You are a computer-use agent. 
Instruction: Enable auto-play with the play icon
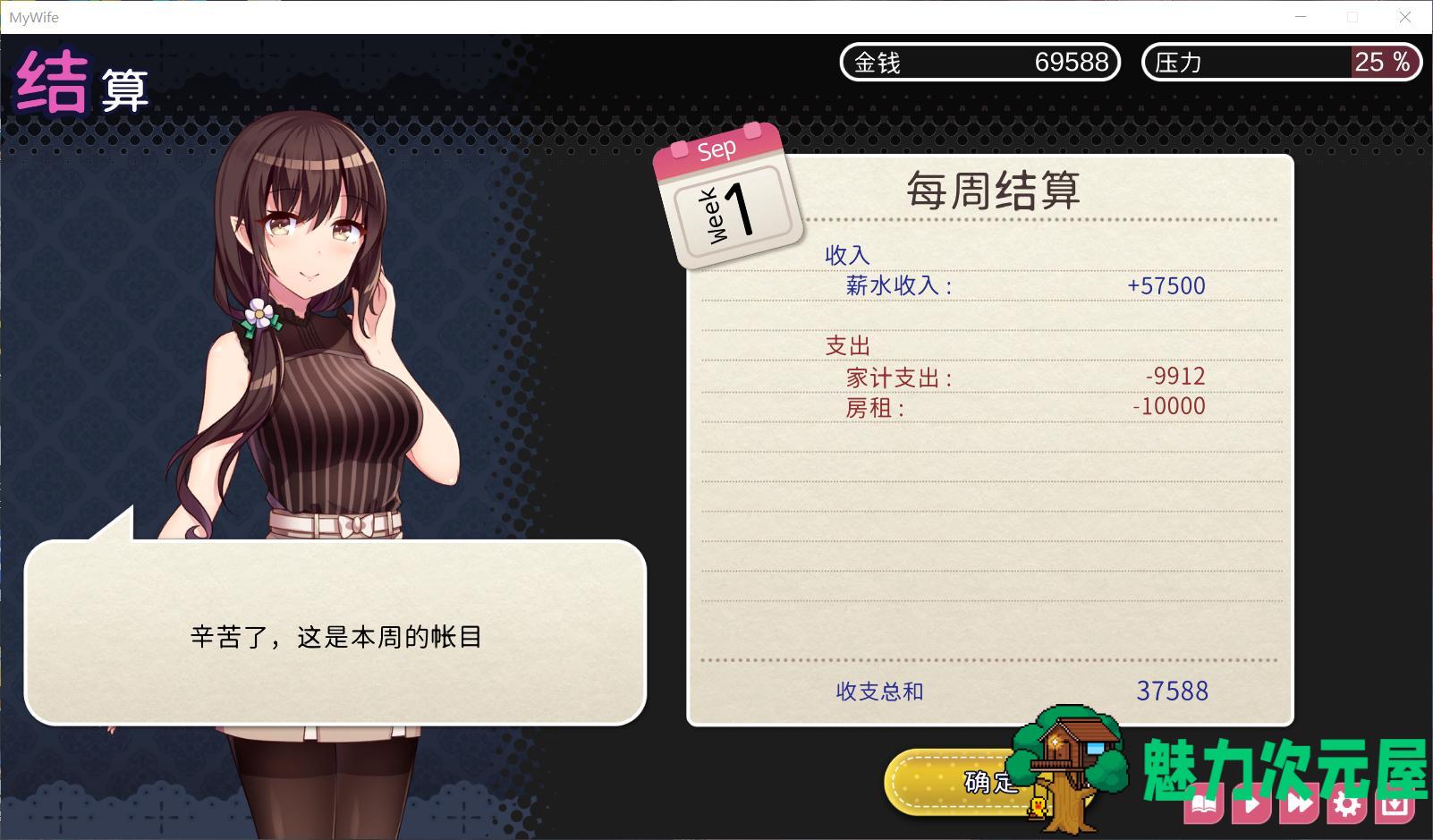point(1252,803)
